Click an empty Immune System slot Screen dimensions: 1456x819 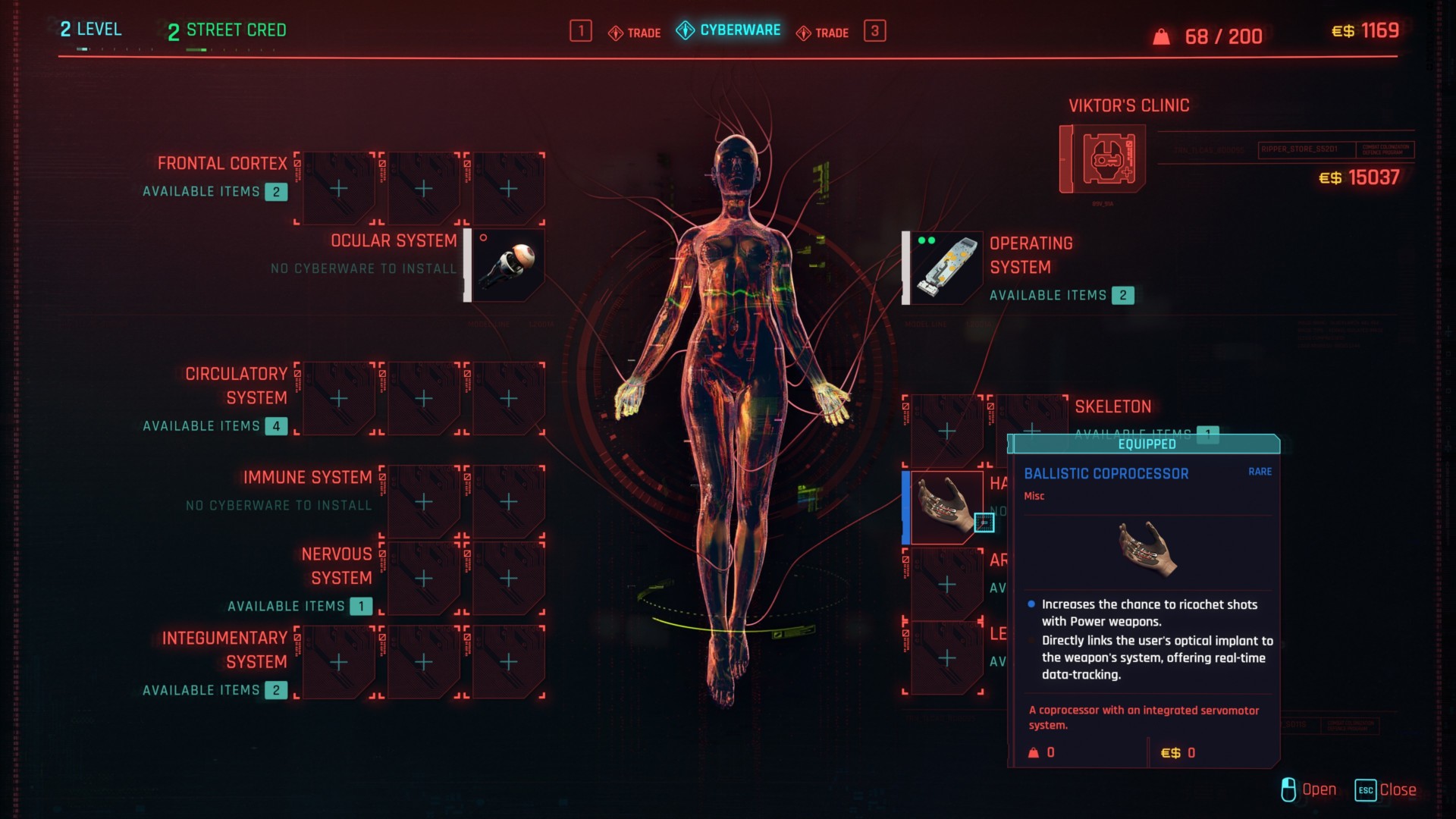[422, 500]
